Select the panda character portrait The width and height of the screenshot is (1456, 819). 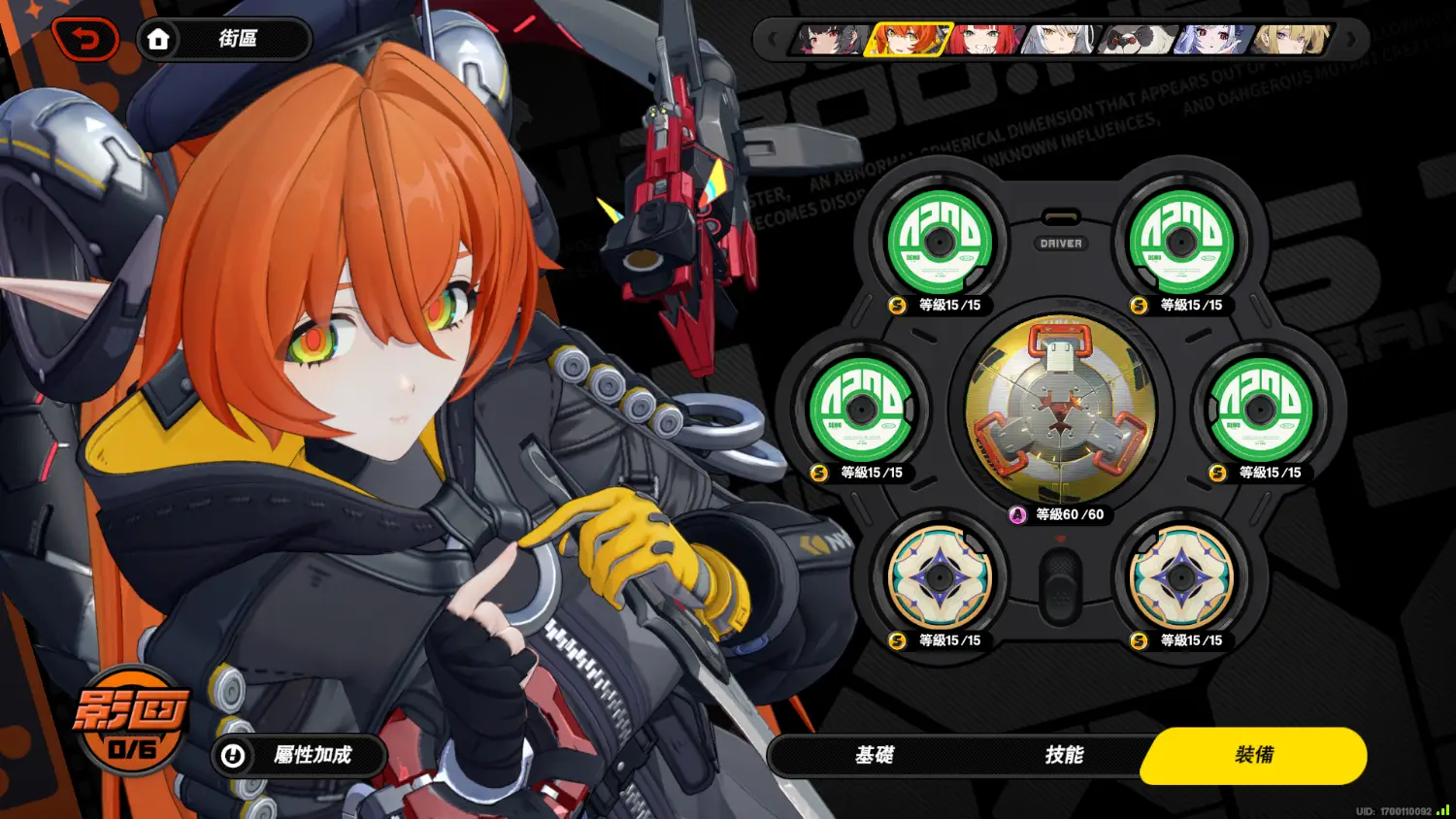(1136, 40)
